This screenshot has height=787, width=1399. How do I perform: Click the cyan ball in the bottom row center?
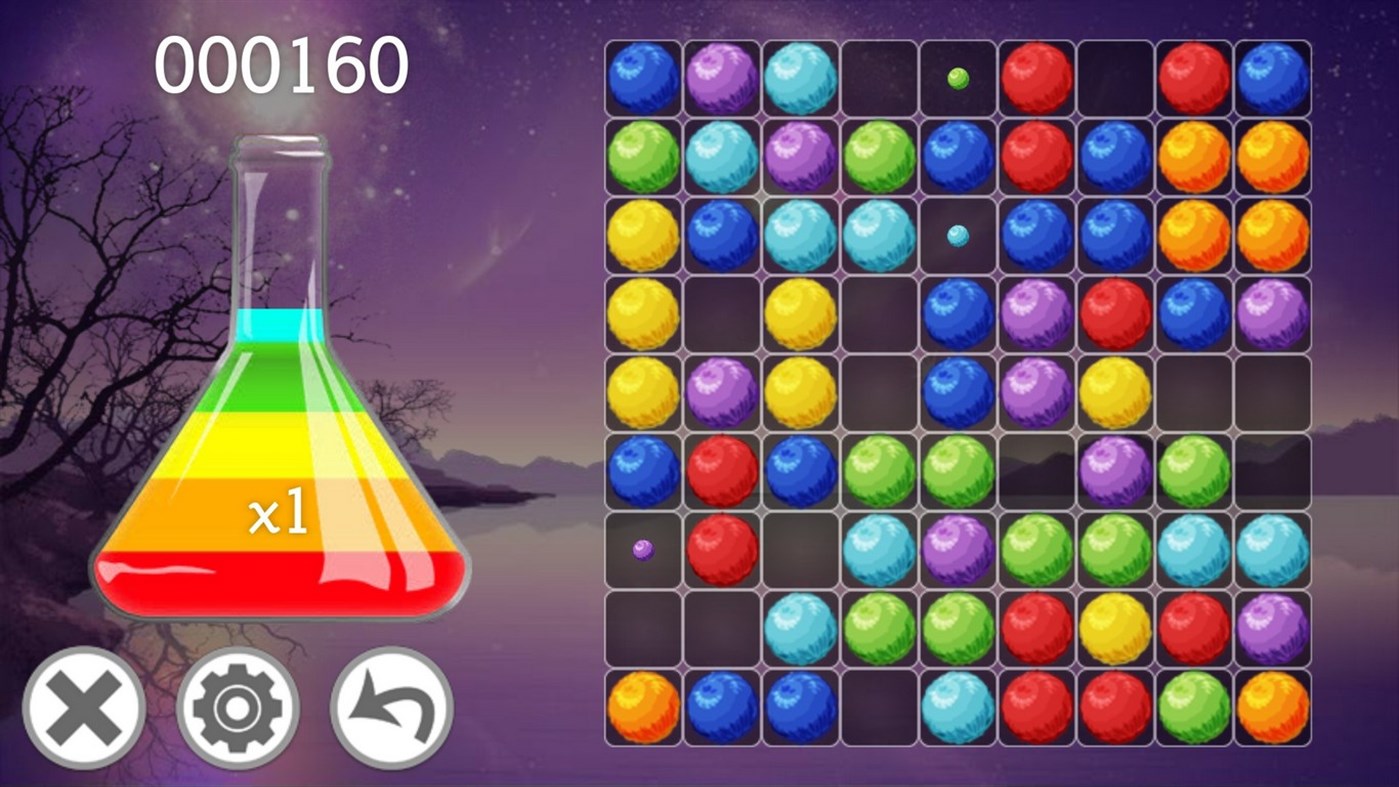click(x=958, y=705)
